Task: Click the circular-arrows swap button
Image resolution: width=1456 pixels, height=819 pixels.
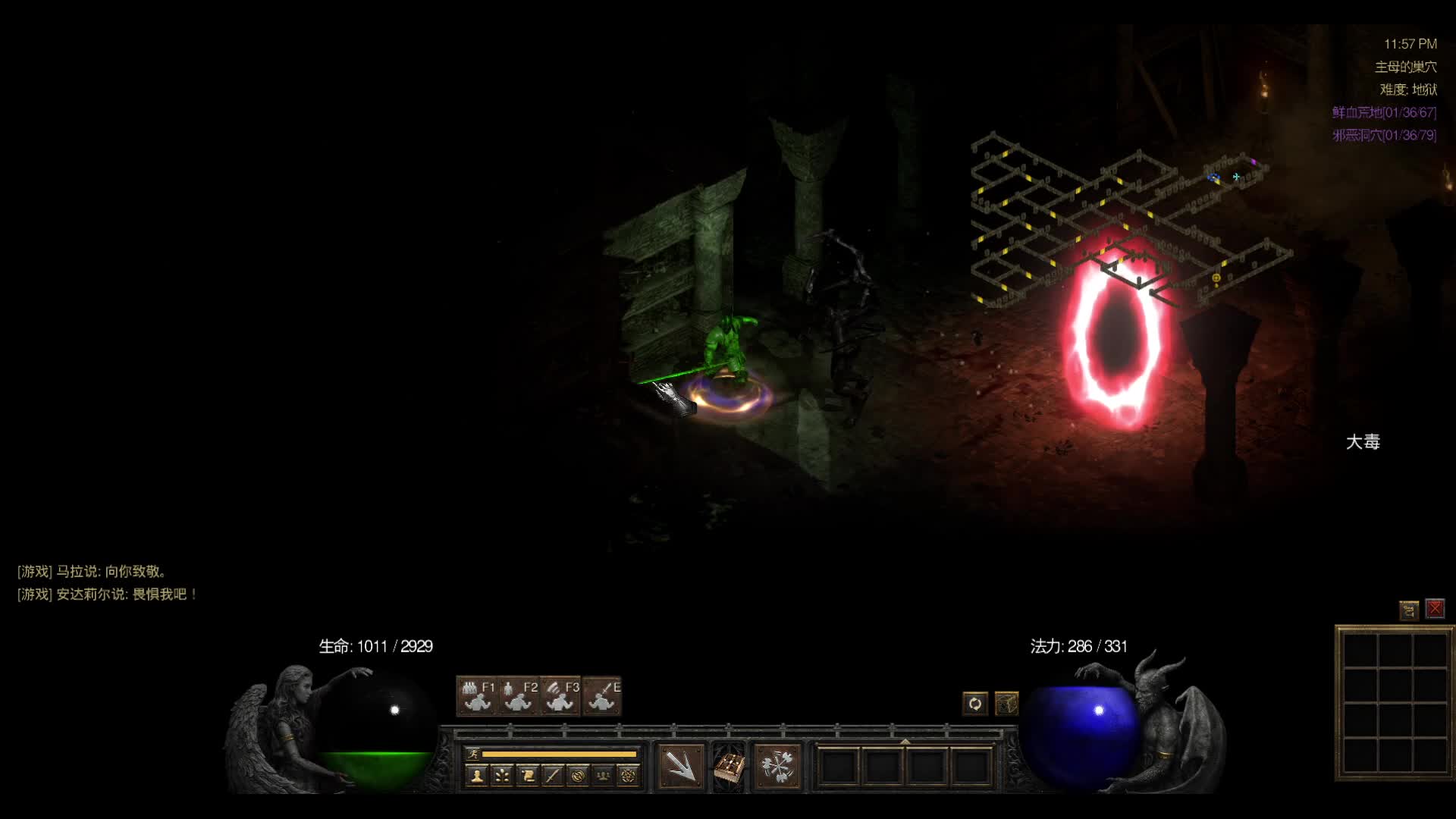Action: [975, 704]
